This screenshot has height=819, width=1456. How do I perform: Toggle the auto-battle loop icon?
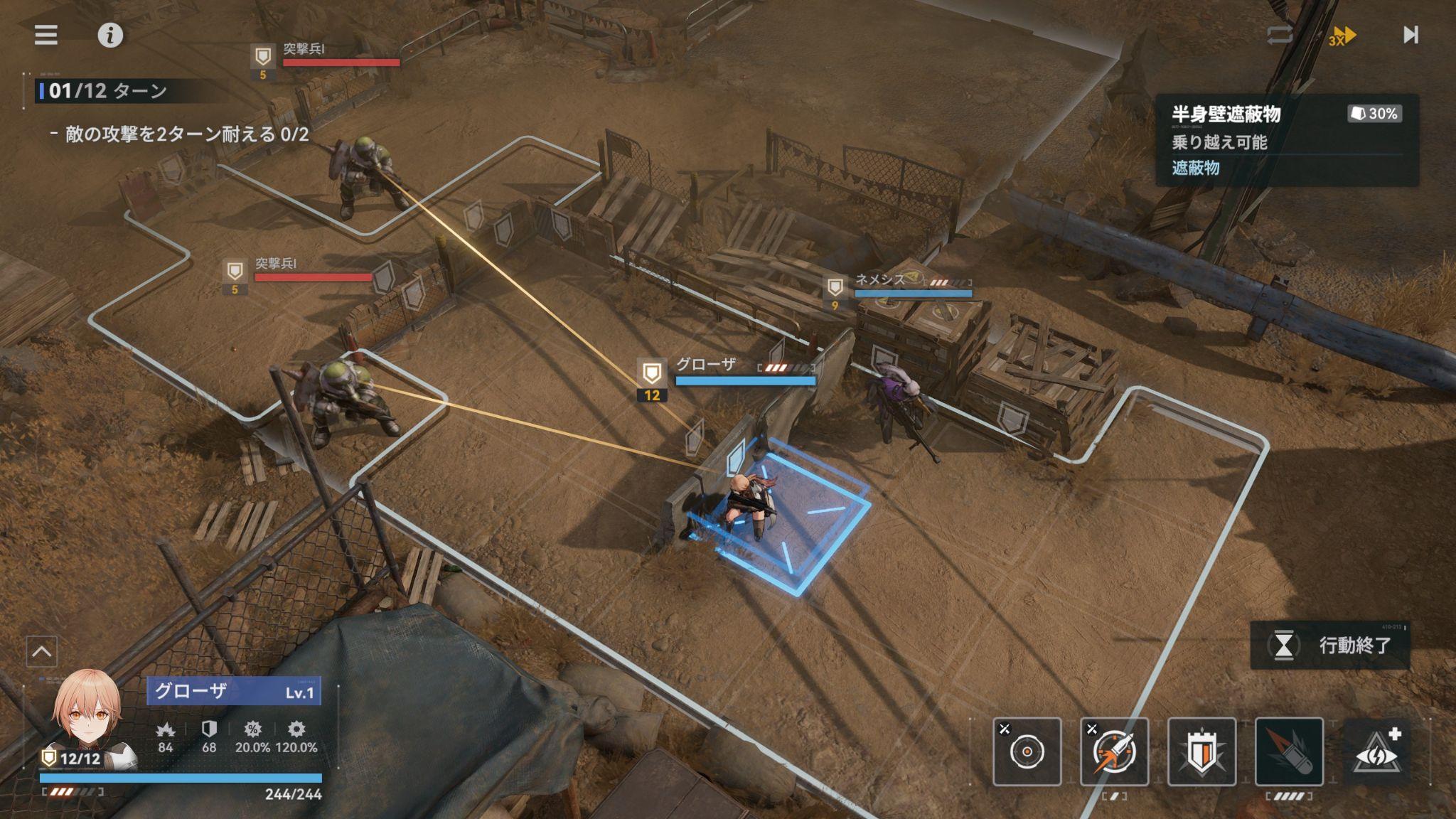[x=1279, y=35]
